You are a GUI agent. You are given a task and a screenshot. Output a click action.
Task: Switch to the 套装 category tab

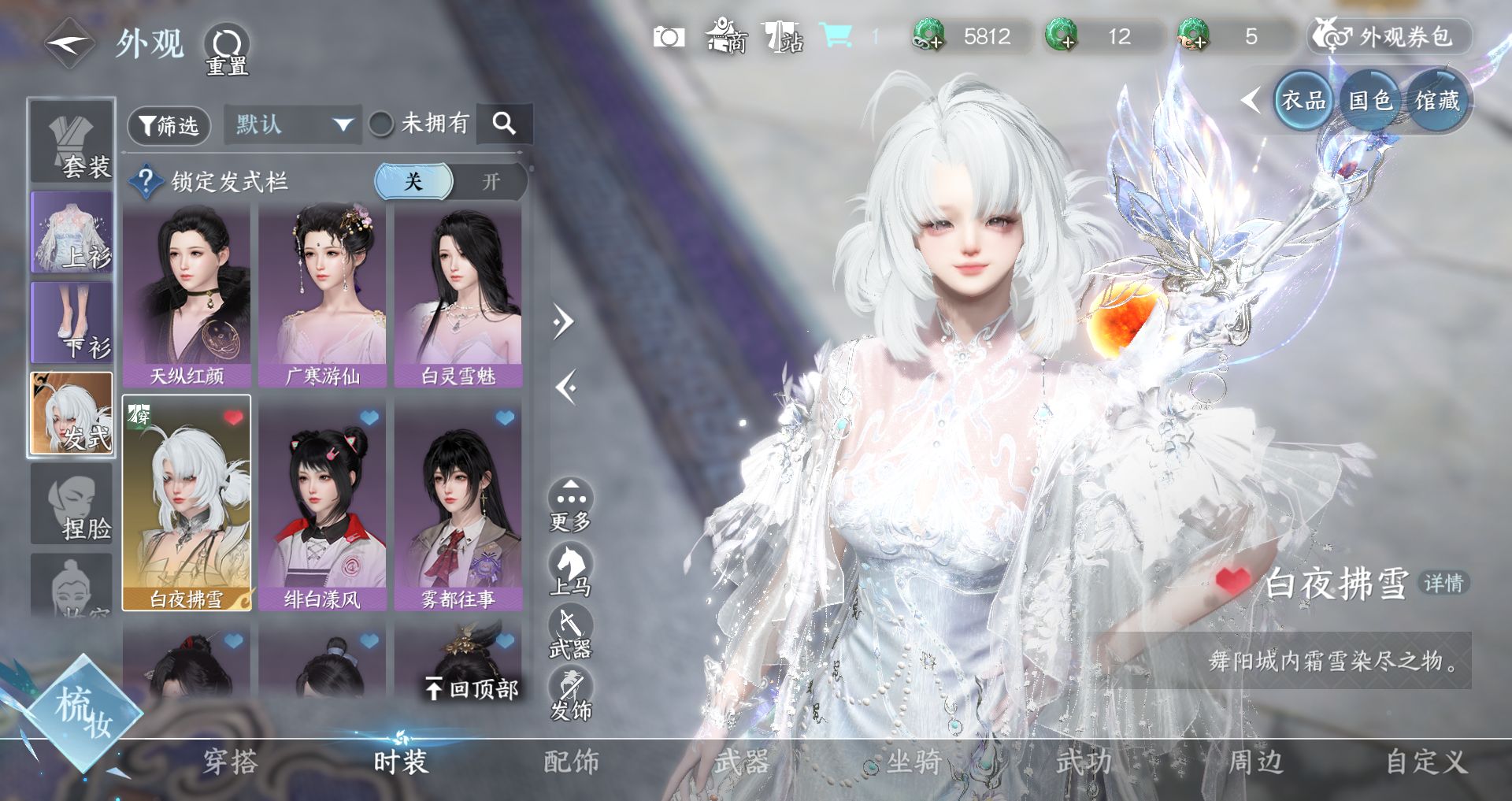click(72, 142)
